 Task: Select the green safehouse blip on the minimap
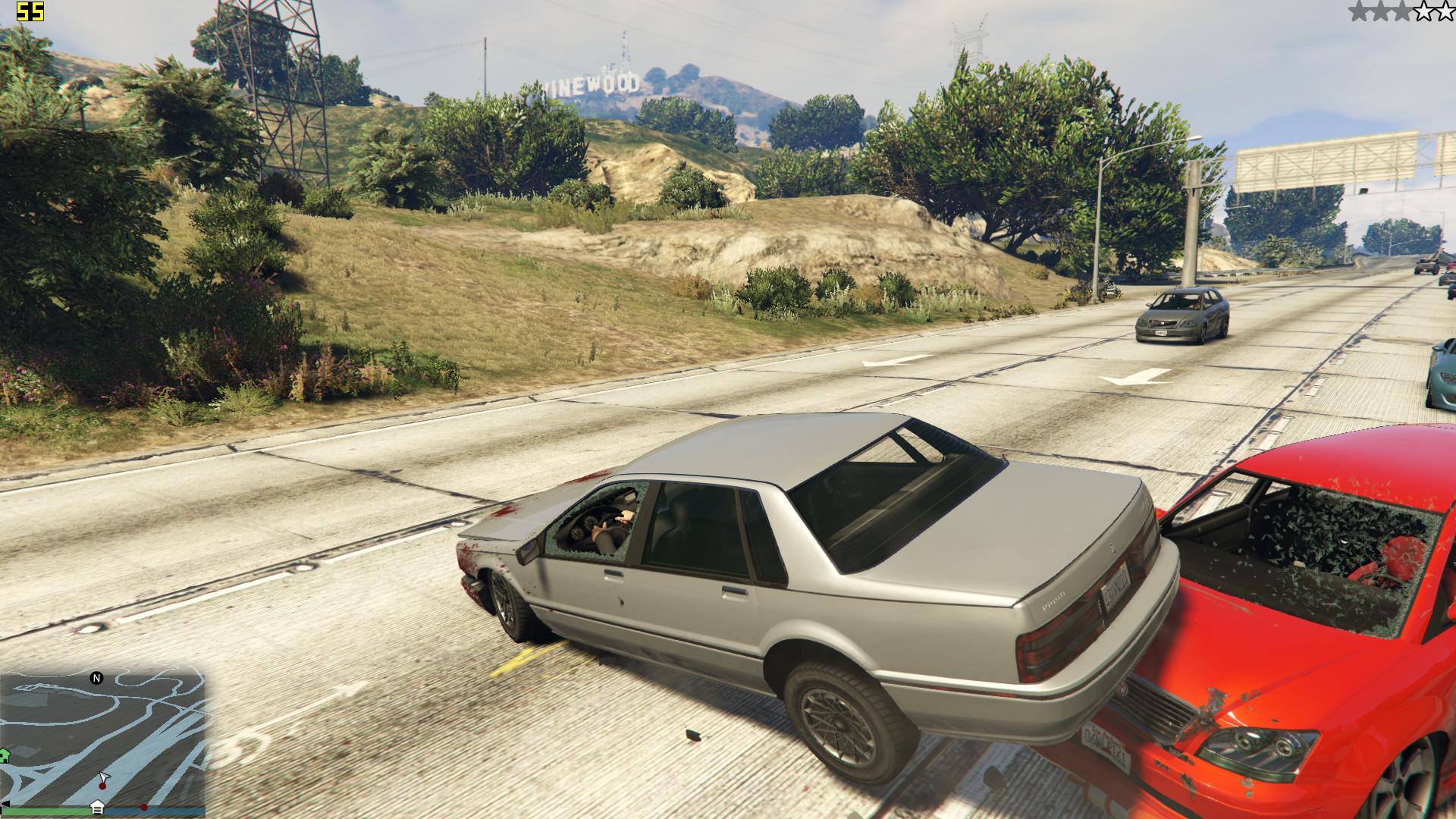[4, 755]
